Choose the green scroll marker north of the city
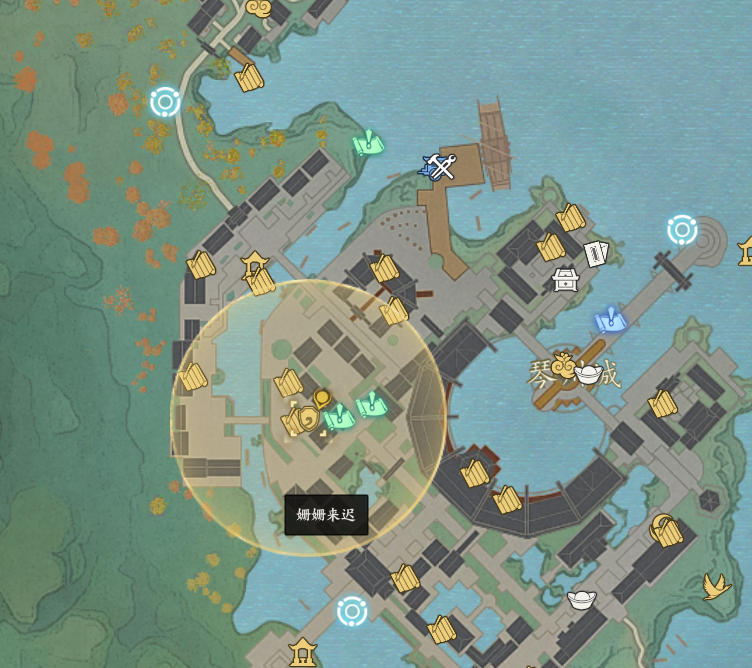The height and width of the screenshot is (668, 752). 368,144
